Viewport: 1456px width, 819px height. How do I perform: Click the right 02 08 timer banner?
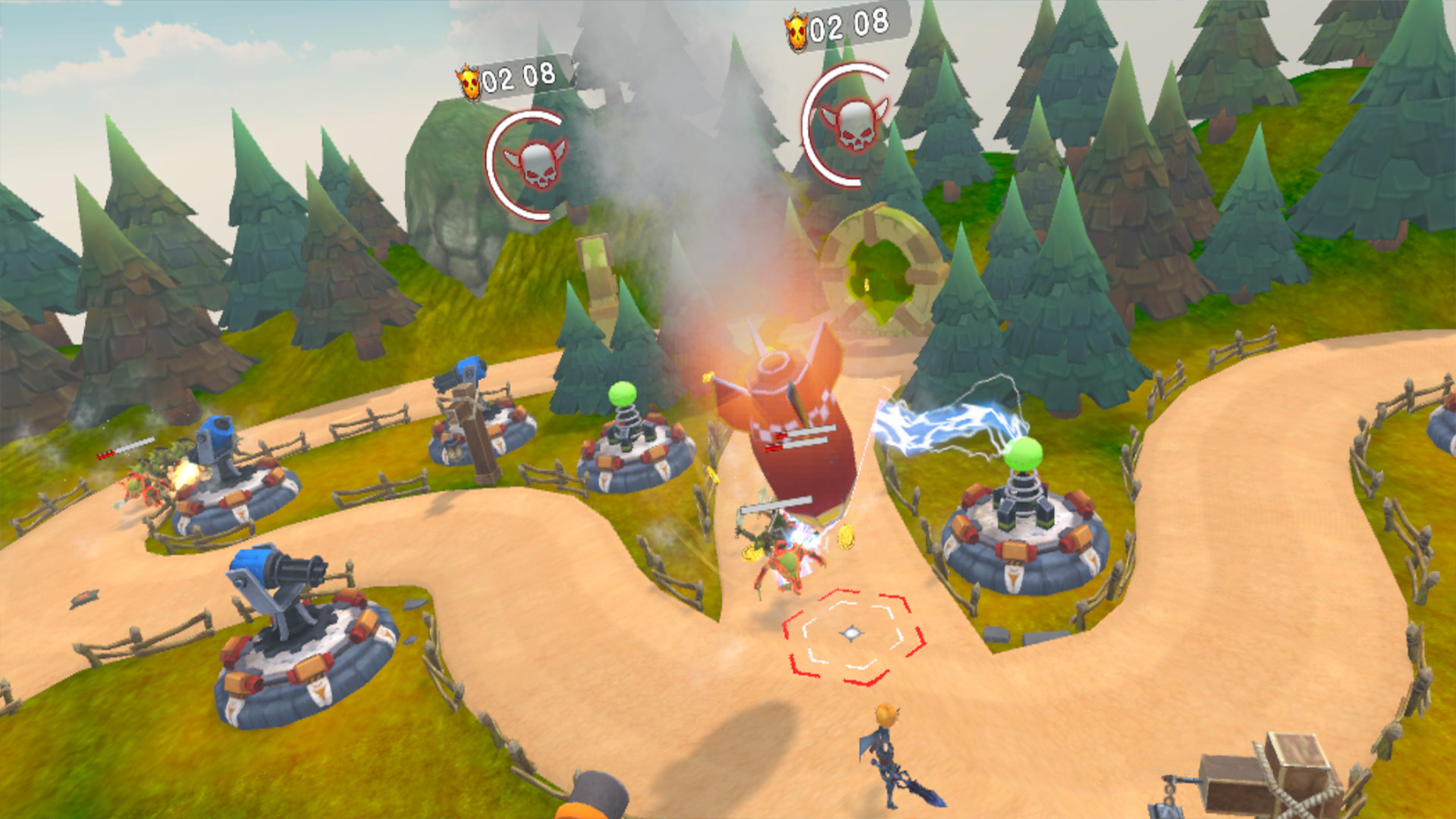point(842,29)
